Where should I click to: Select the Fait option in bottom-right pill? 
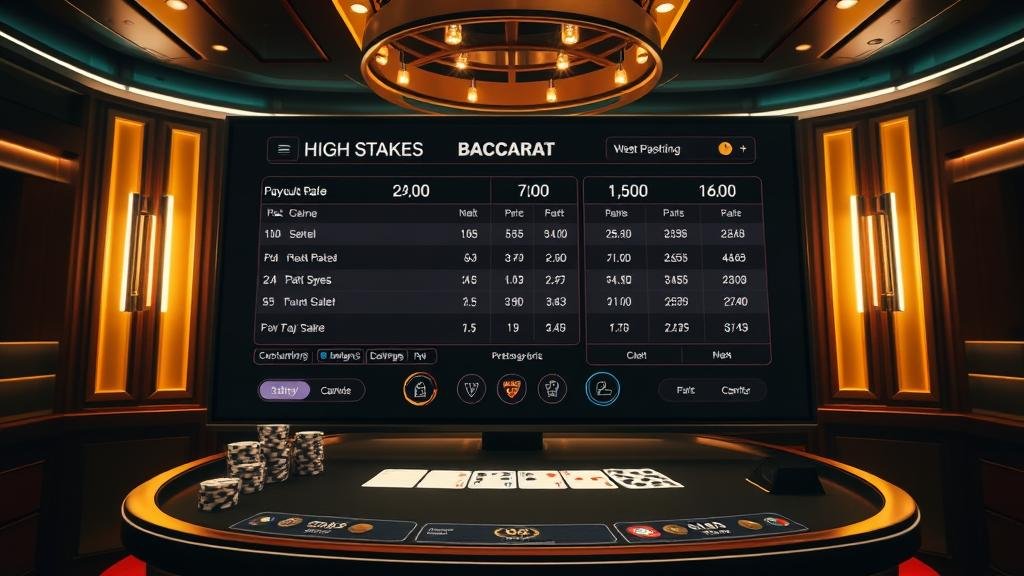coord(685,390)
